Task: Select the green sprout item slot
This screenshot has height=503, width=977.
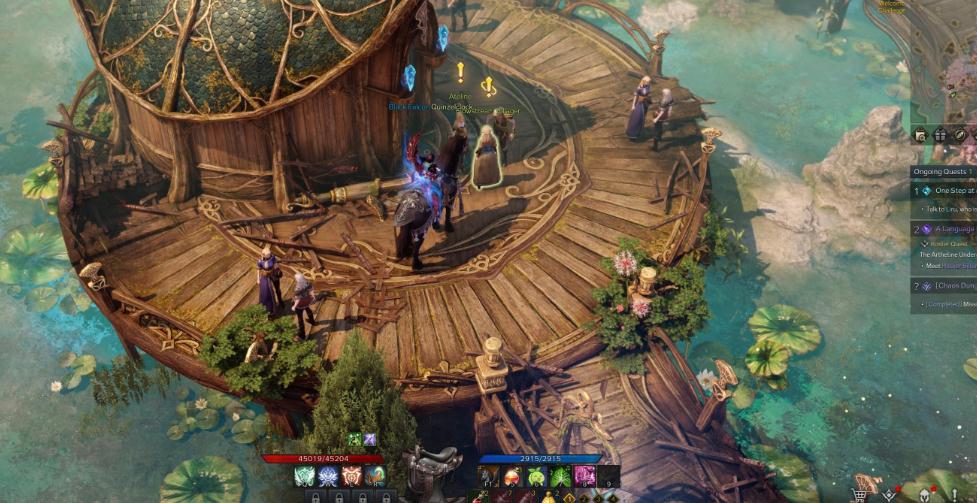Action: pos(536,476)
